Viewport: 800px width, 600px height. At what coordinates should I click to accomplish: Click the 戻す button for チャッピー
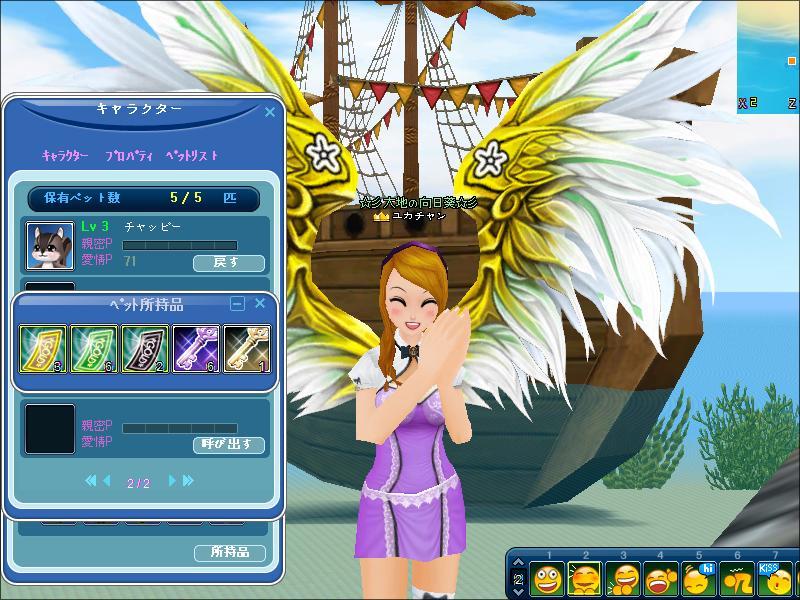pyautogui.click(x=228, y=263)
